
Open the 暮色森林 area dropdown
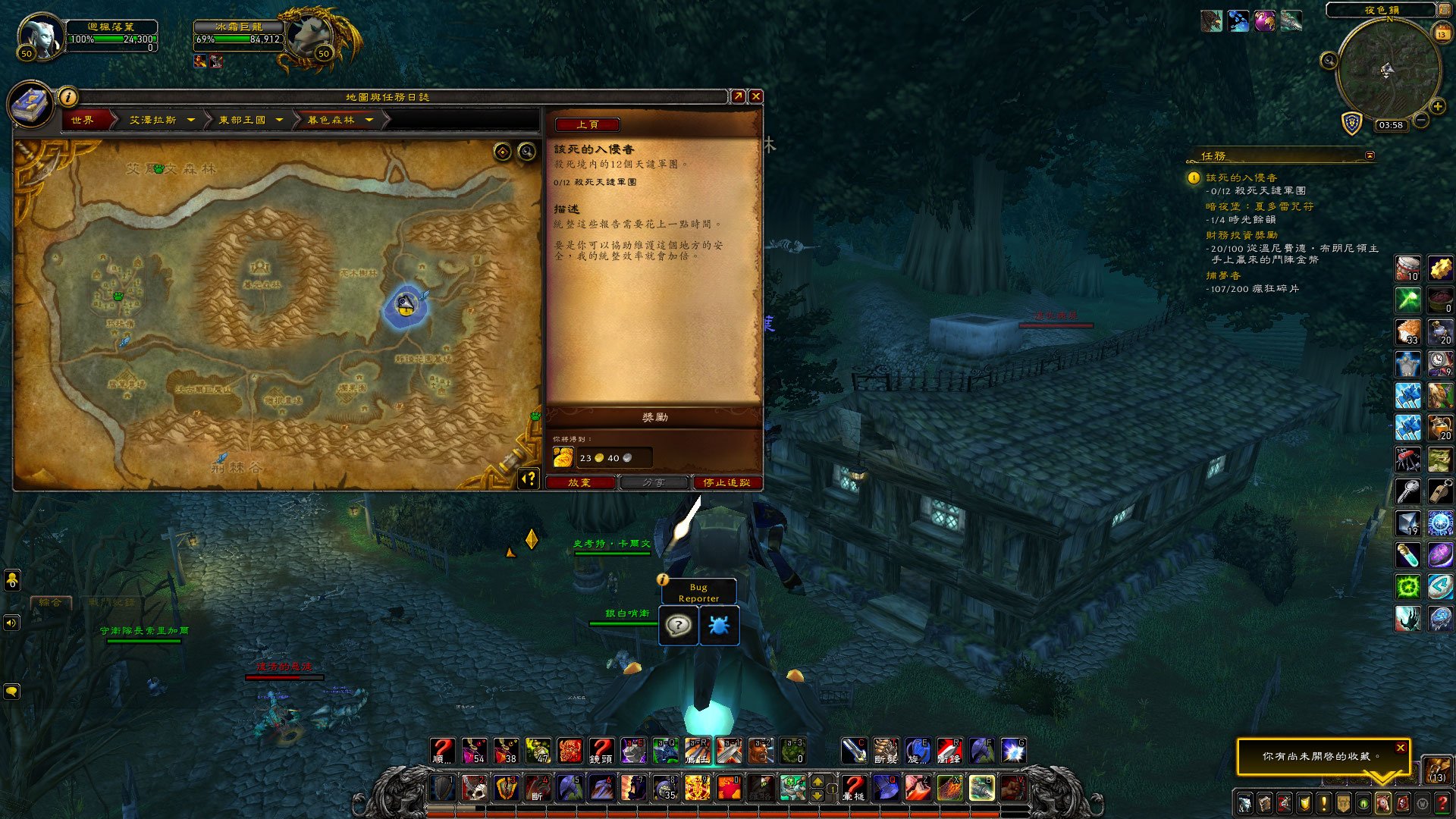coord(369,120)
